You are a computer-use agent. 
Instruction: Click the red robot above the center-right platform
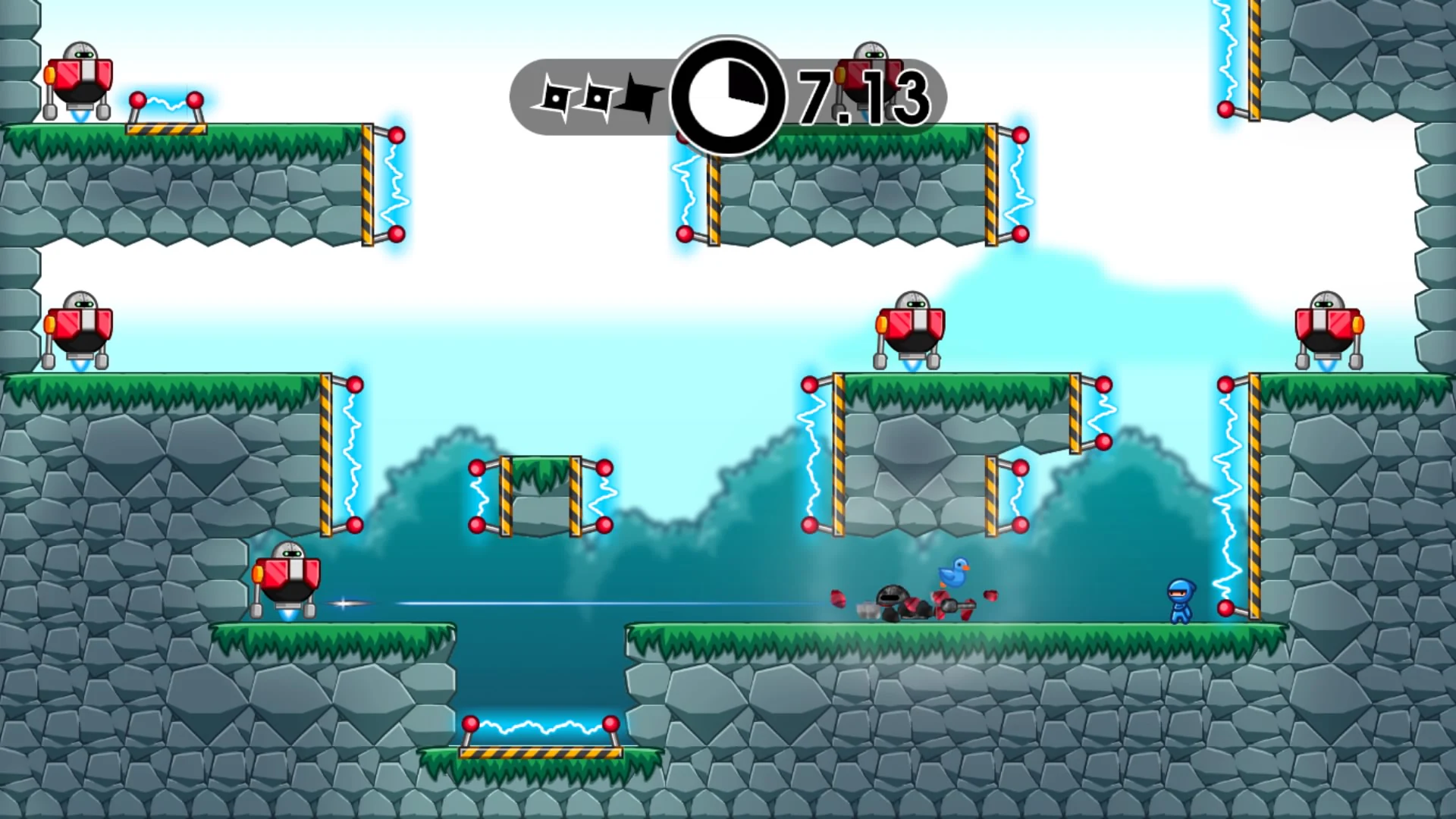point(910,326)
